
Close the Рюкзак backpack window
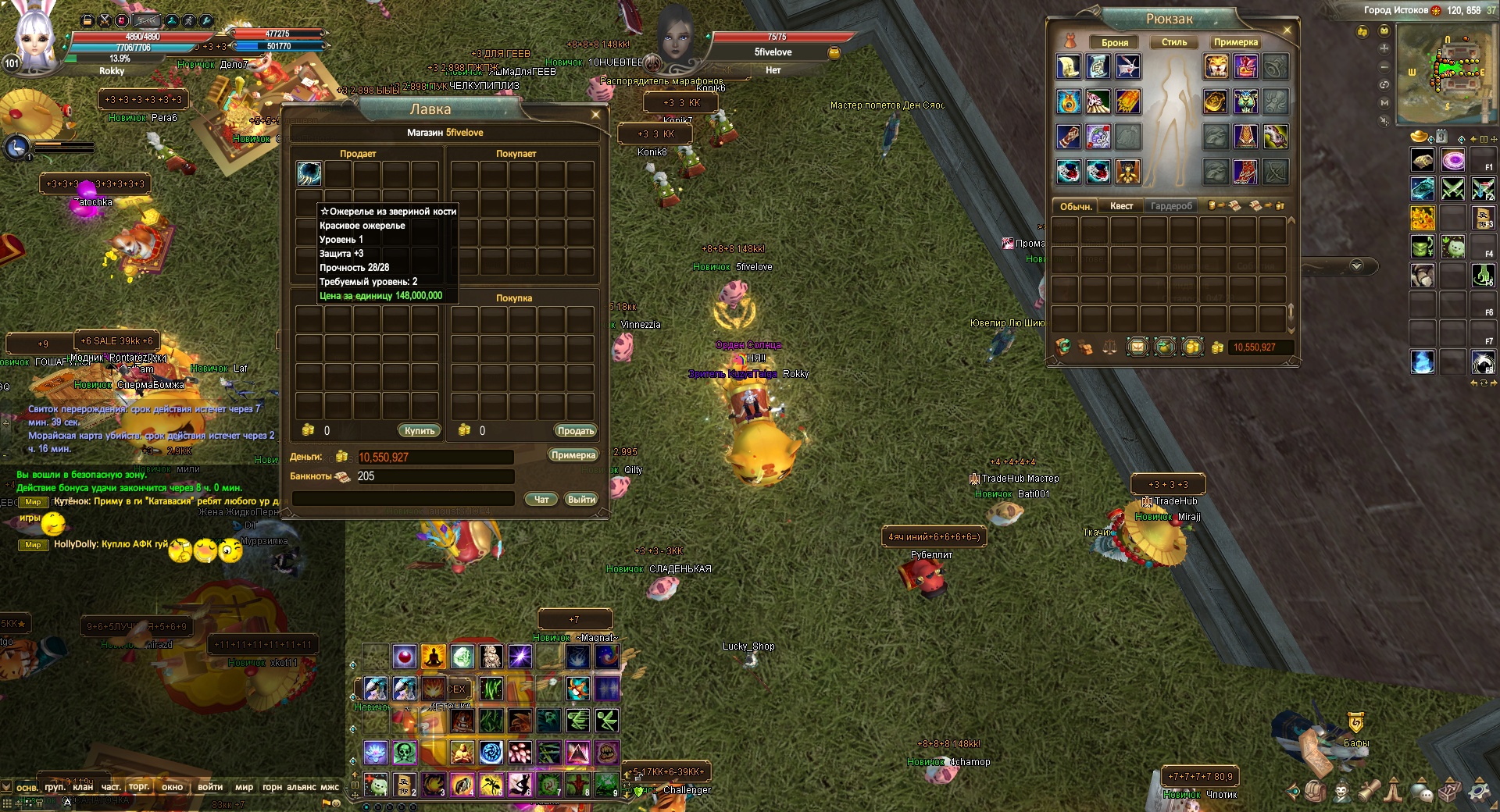[1287, 30]
